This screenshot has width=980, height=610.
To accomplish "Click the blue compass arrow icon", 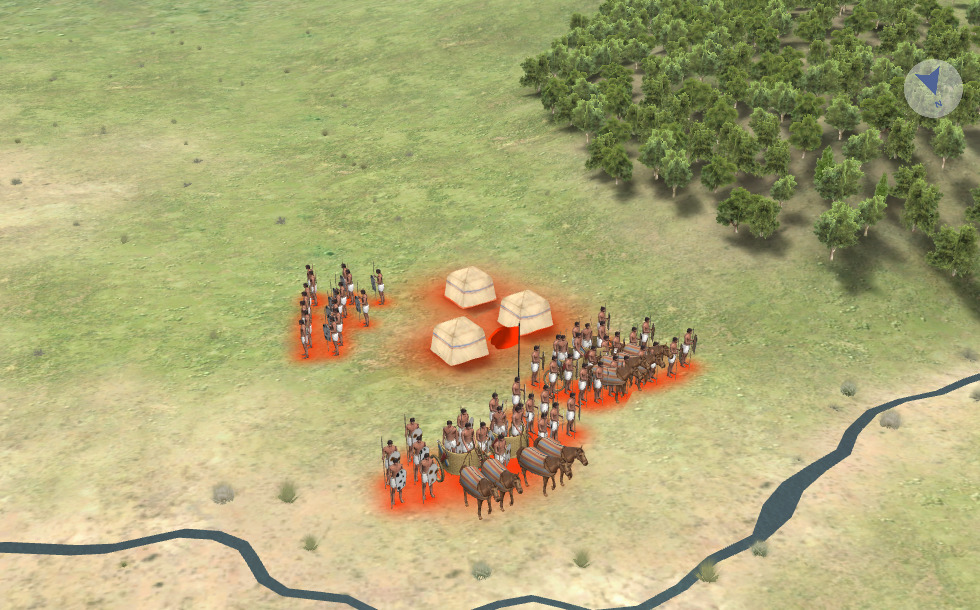I will tap(933, 88).
